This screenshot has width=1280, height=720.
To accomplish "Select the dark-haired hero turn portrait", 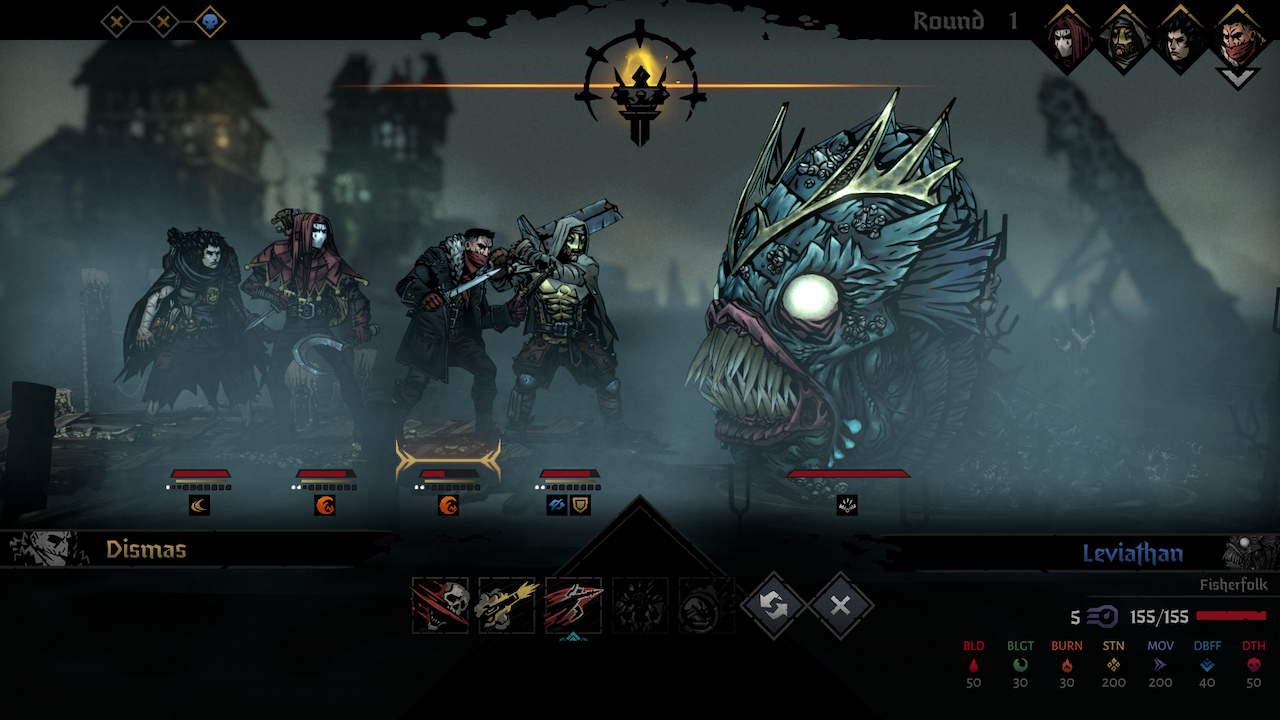I will [x=1182, y=40].
